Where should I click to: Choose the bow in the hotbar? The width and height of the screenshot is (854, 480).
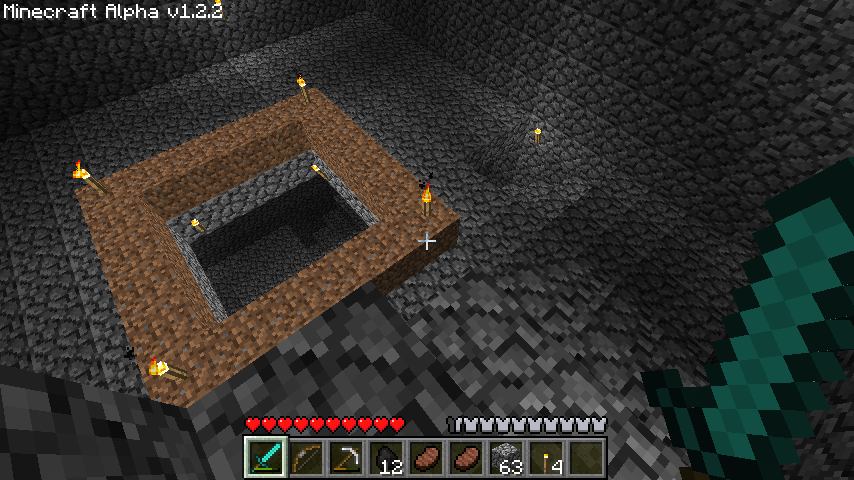pos(306,458)
